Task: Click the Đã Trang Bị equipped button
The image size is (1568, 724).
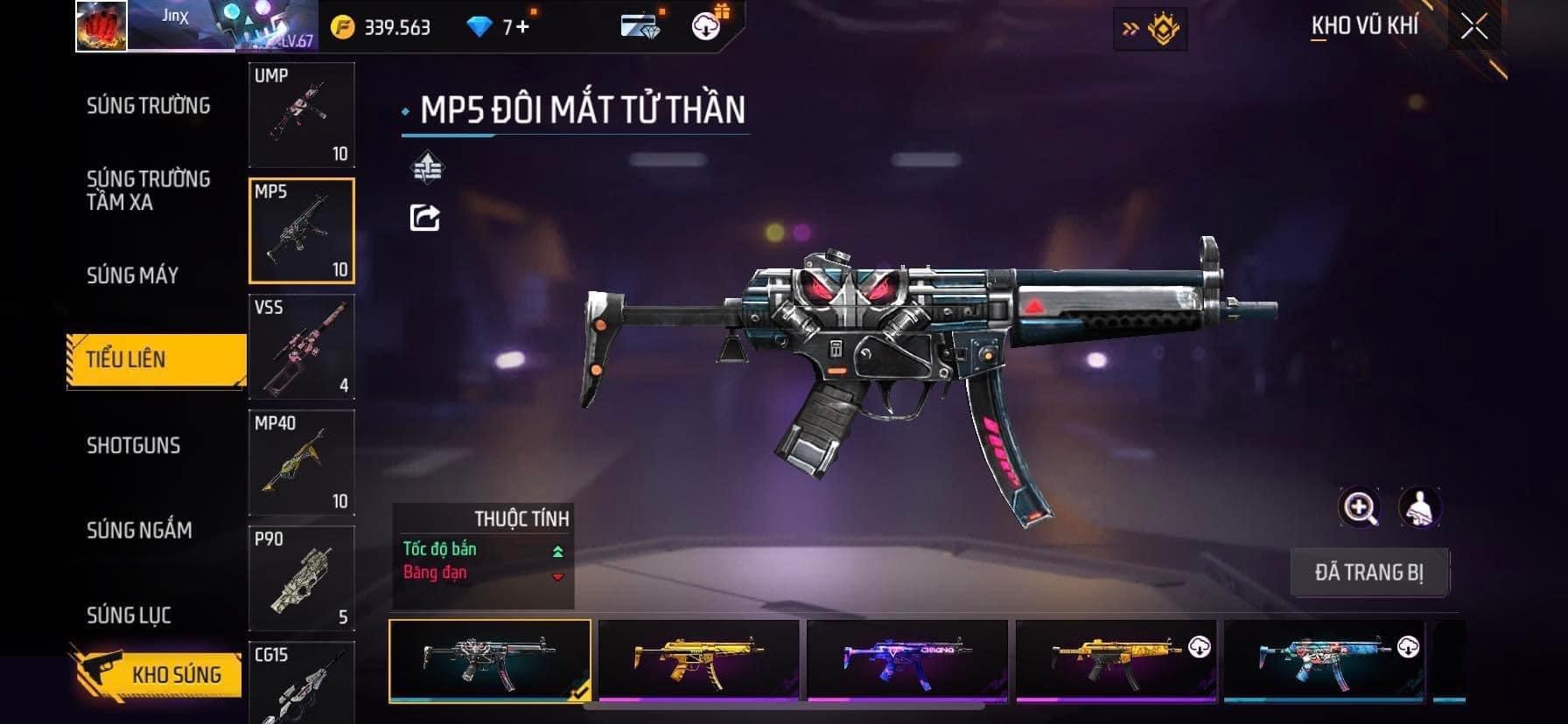Action: [1369, 573]
